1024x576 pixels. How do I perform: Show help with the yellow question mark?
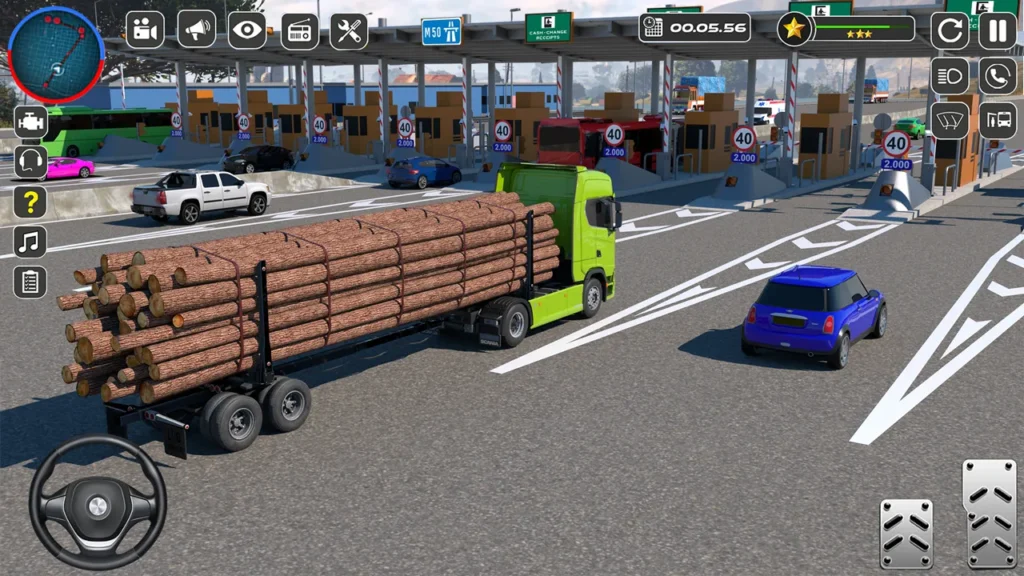30,202
